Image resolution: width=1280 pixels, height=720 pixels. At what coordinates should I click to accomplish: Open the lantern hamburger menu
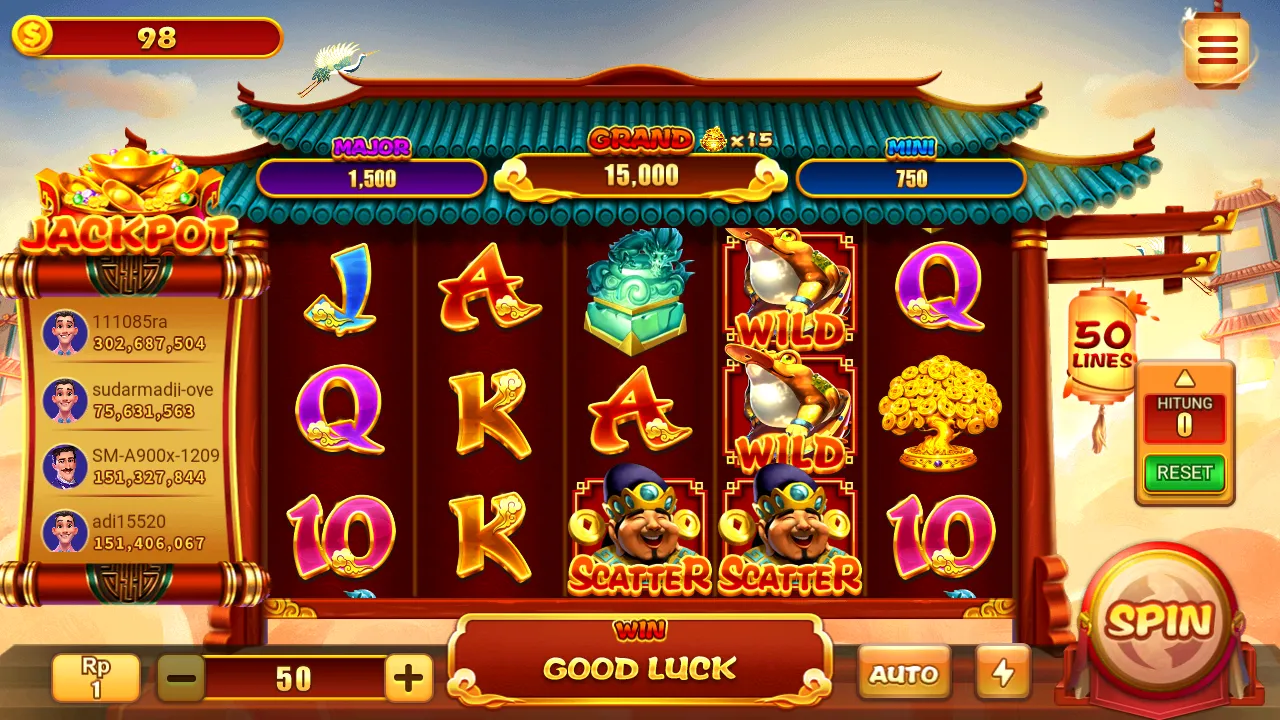[1216, 48]
